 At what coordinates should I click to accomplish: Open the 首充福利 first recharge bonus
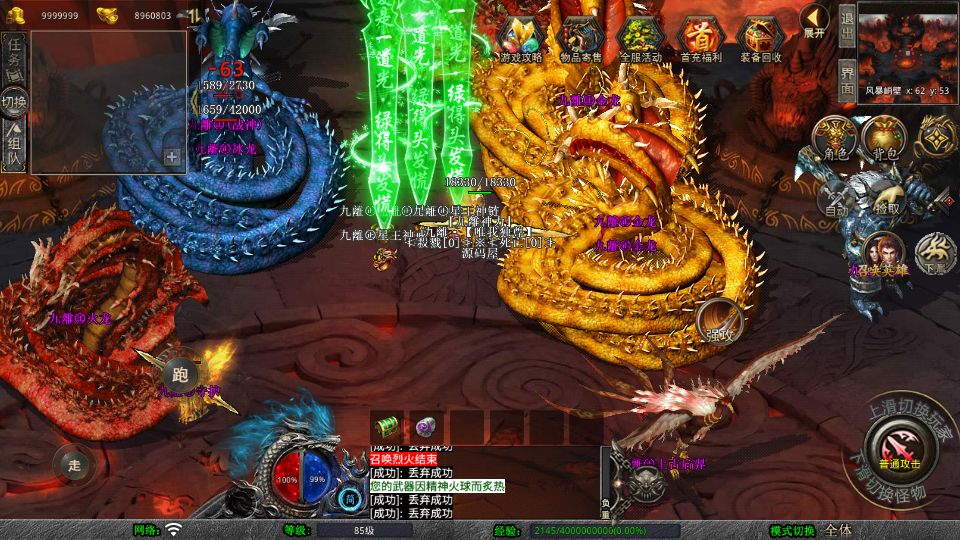(x=701, y=39)
